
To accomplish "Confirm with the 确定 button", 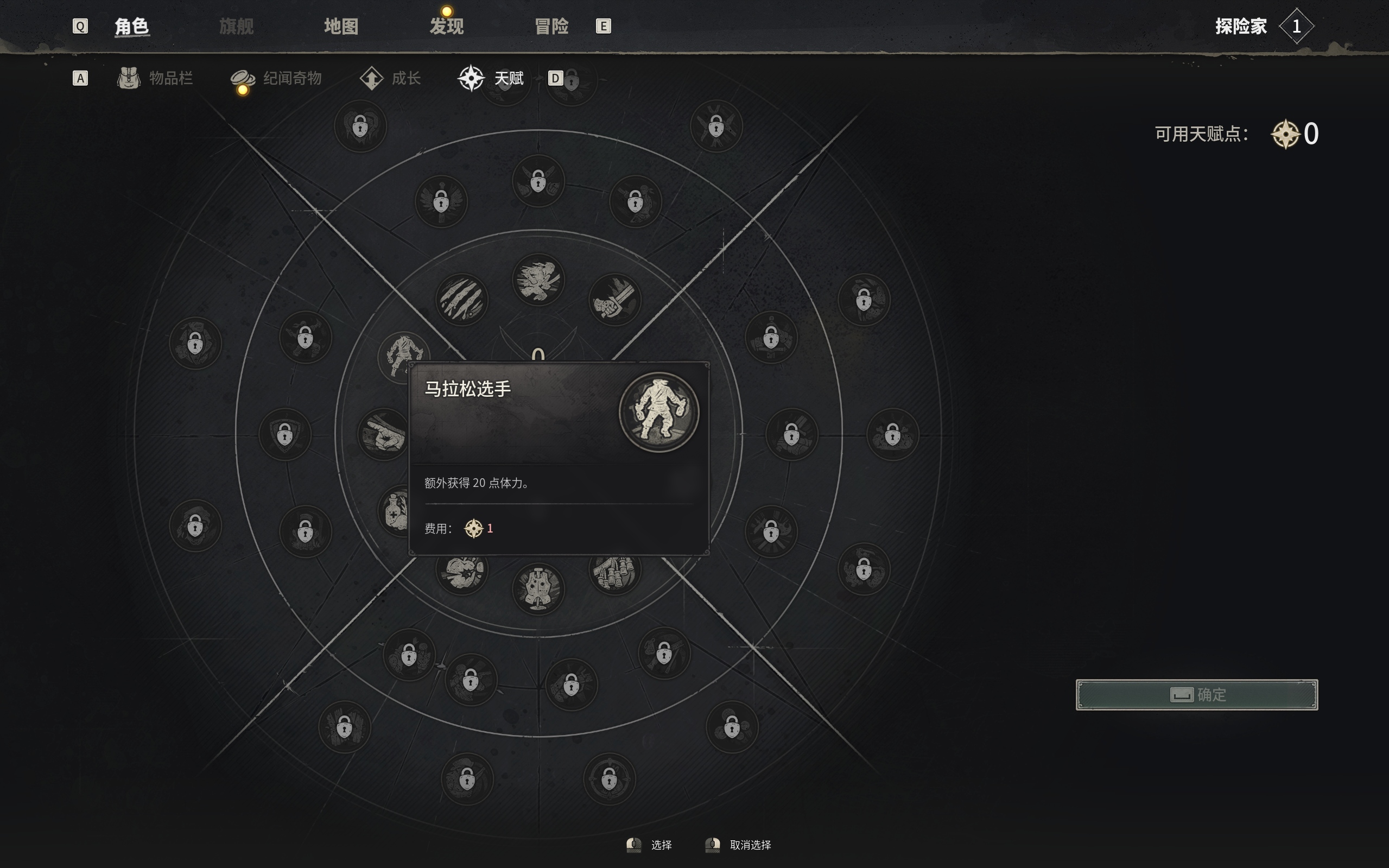I will tap(1196, 695).
